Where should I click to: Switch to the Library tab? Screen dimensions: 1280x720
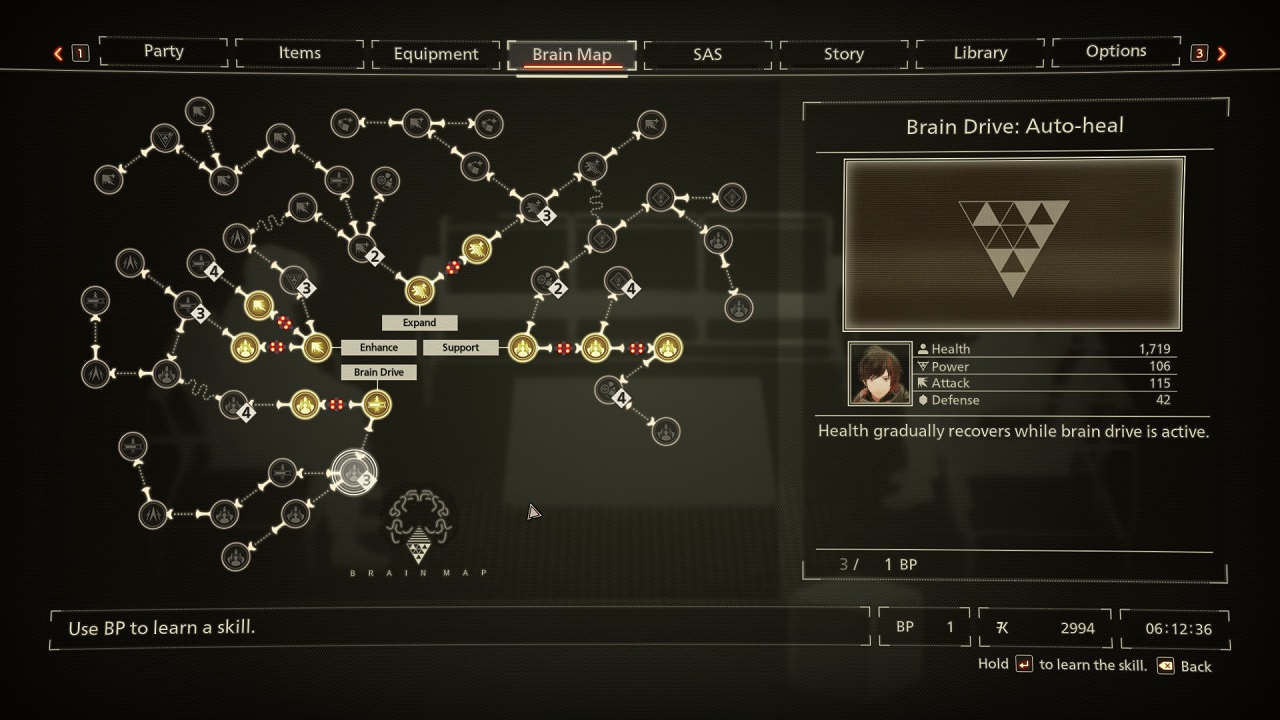(x=979, y=52)
